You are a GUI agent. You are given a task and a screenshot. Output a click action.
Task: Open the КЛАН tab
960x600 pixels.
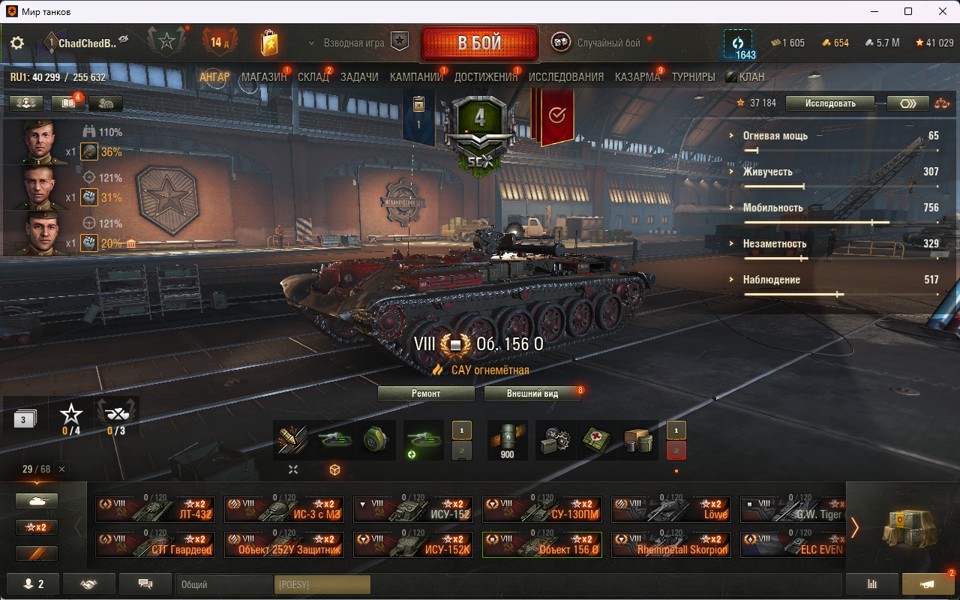[751, 77]
